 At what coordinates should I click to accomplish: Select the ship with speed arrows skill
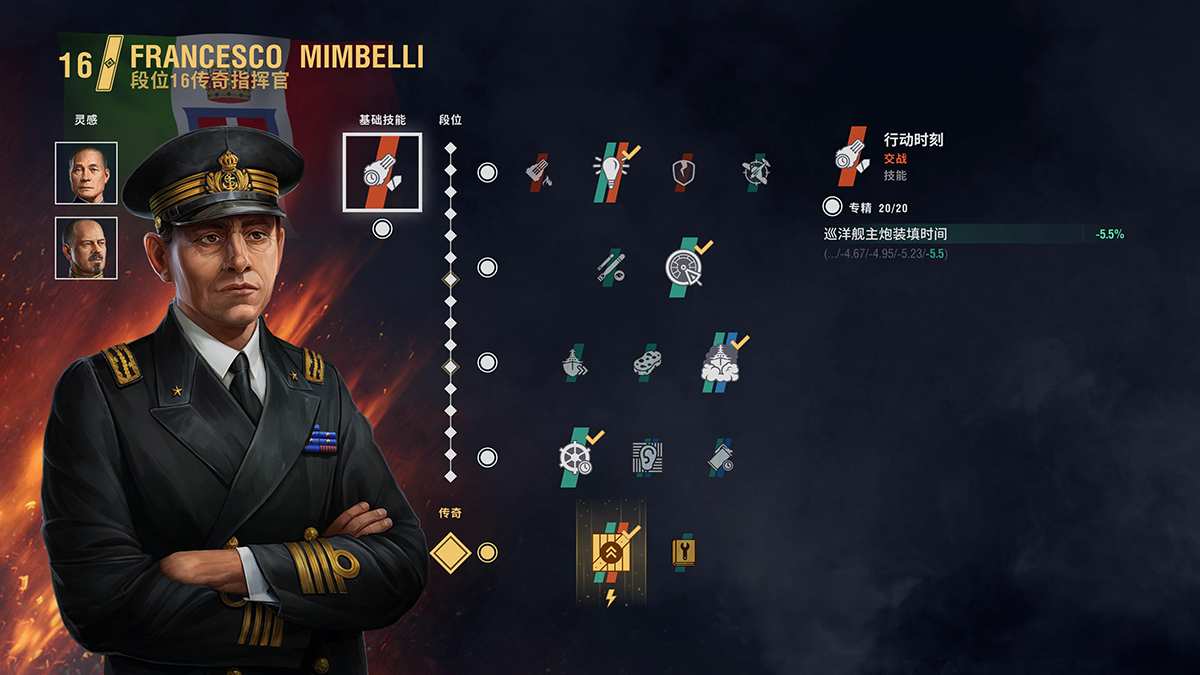point(575,362)
